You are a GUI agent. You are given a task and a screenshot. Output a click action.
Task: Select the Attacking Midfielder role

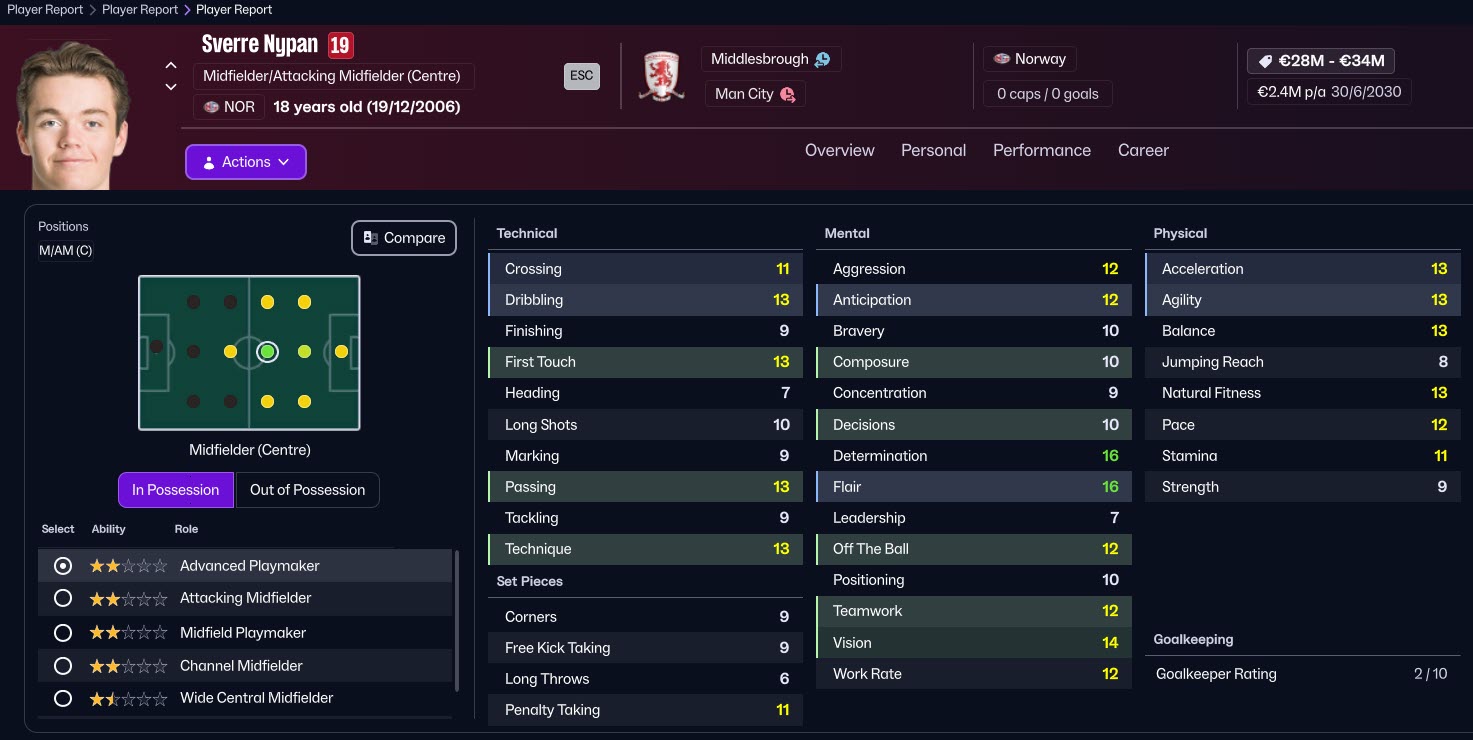63,598
